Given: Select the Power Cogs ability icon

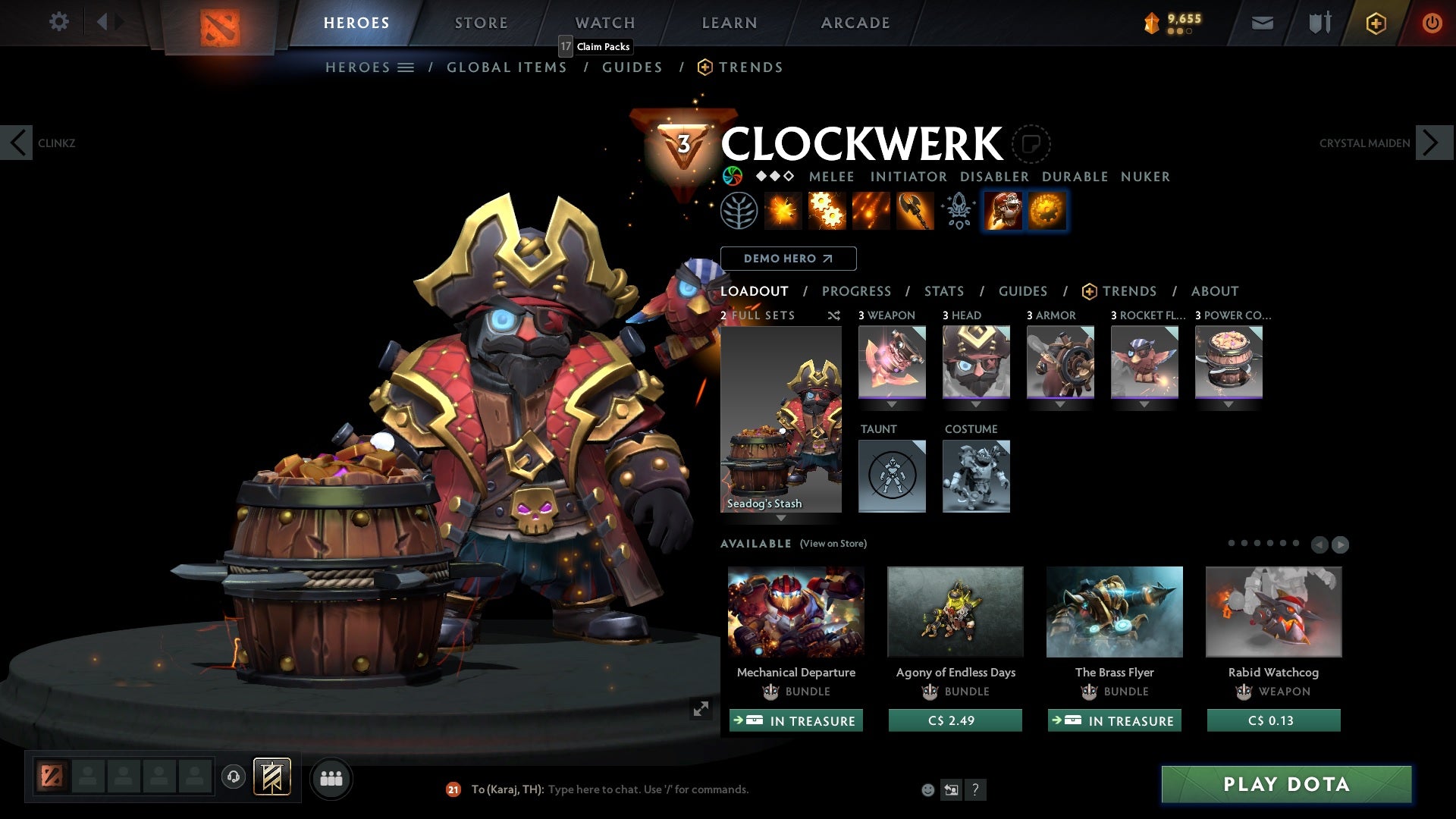Looking at the screenshot, I should coord(827,211).
